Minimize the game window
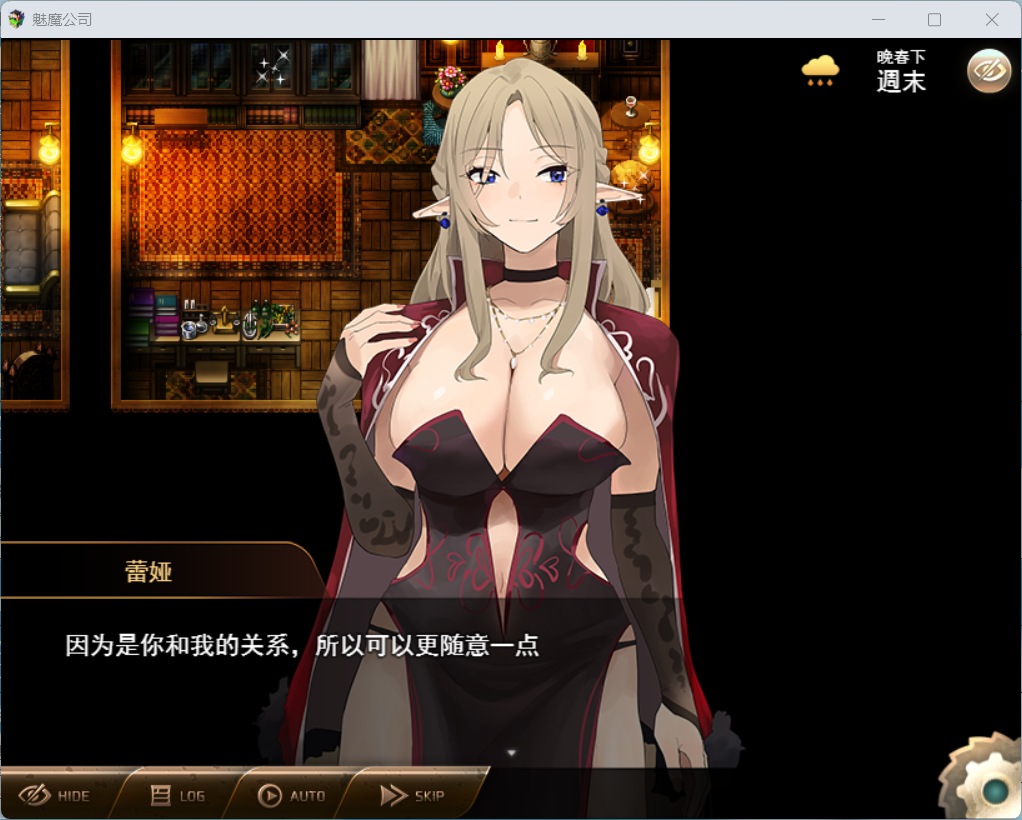The height and width of the screenshot is (820, 1022). click(x=878, y=19)
